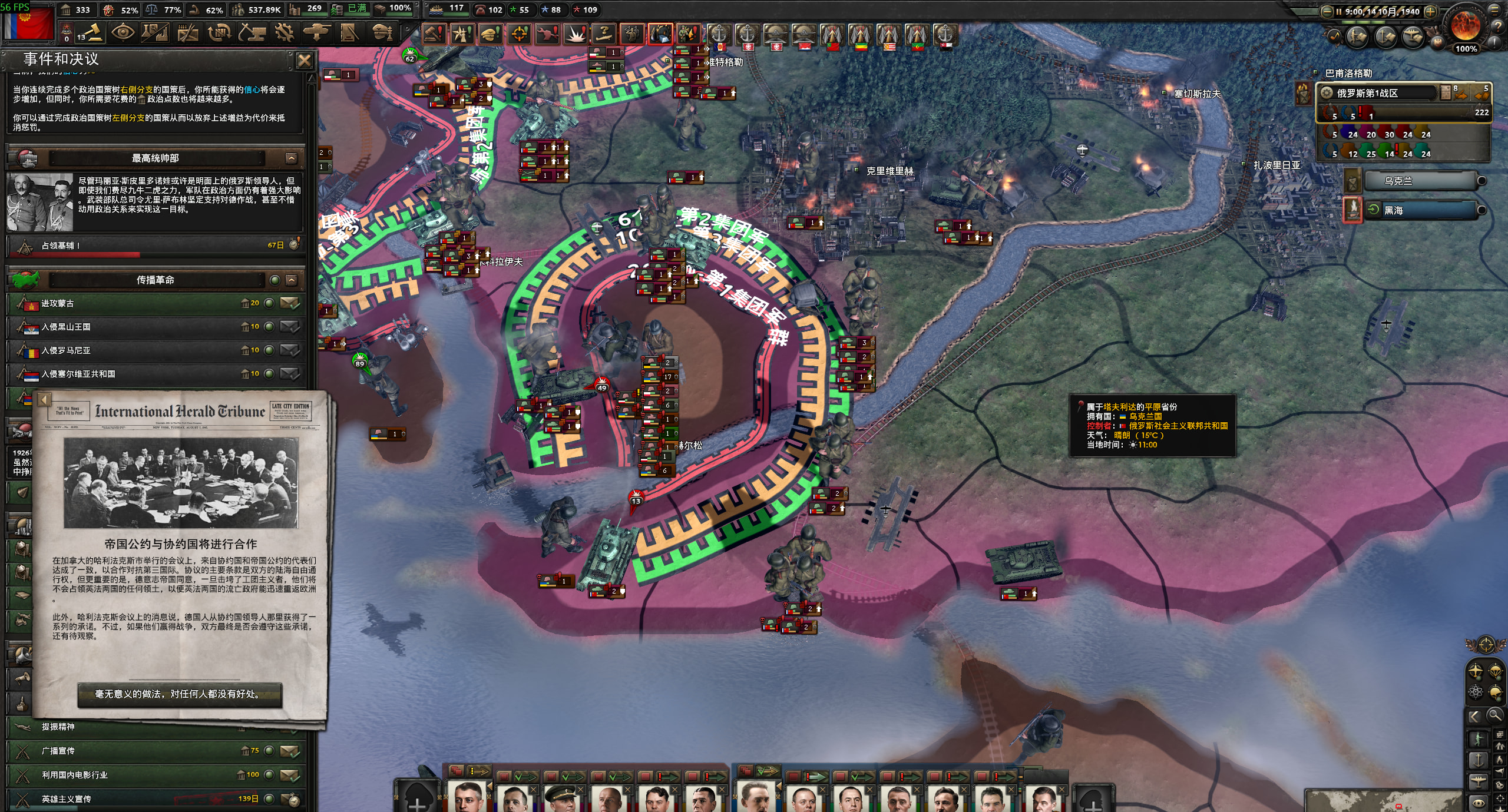Dismiss the newspaper event with the option button
1508x812 pixels.
tap(180, 694)
